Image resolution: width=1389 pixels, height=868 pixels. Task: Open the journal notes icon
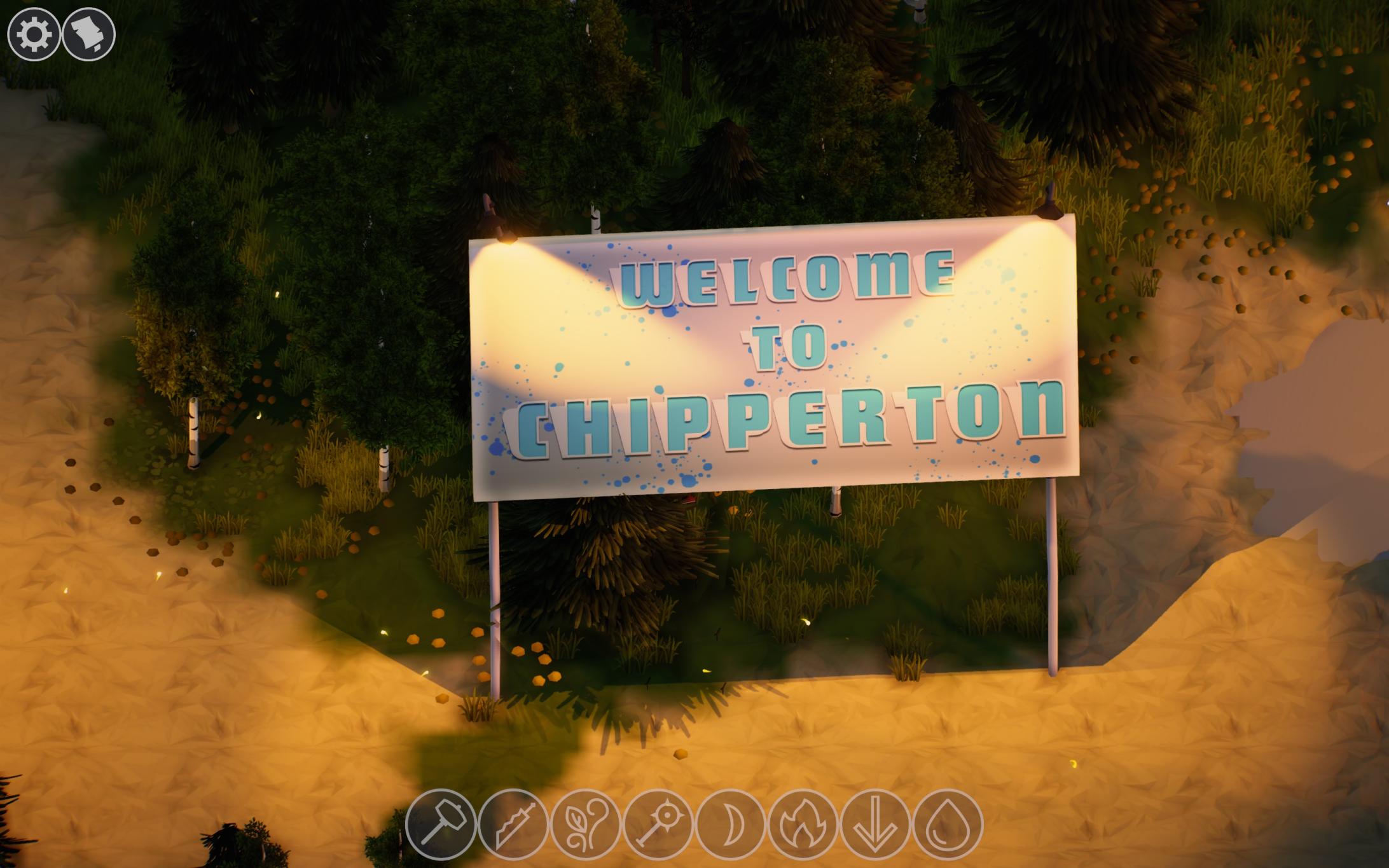pos(89,35)
